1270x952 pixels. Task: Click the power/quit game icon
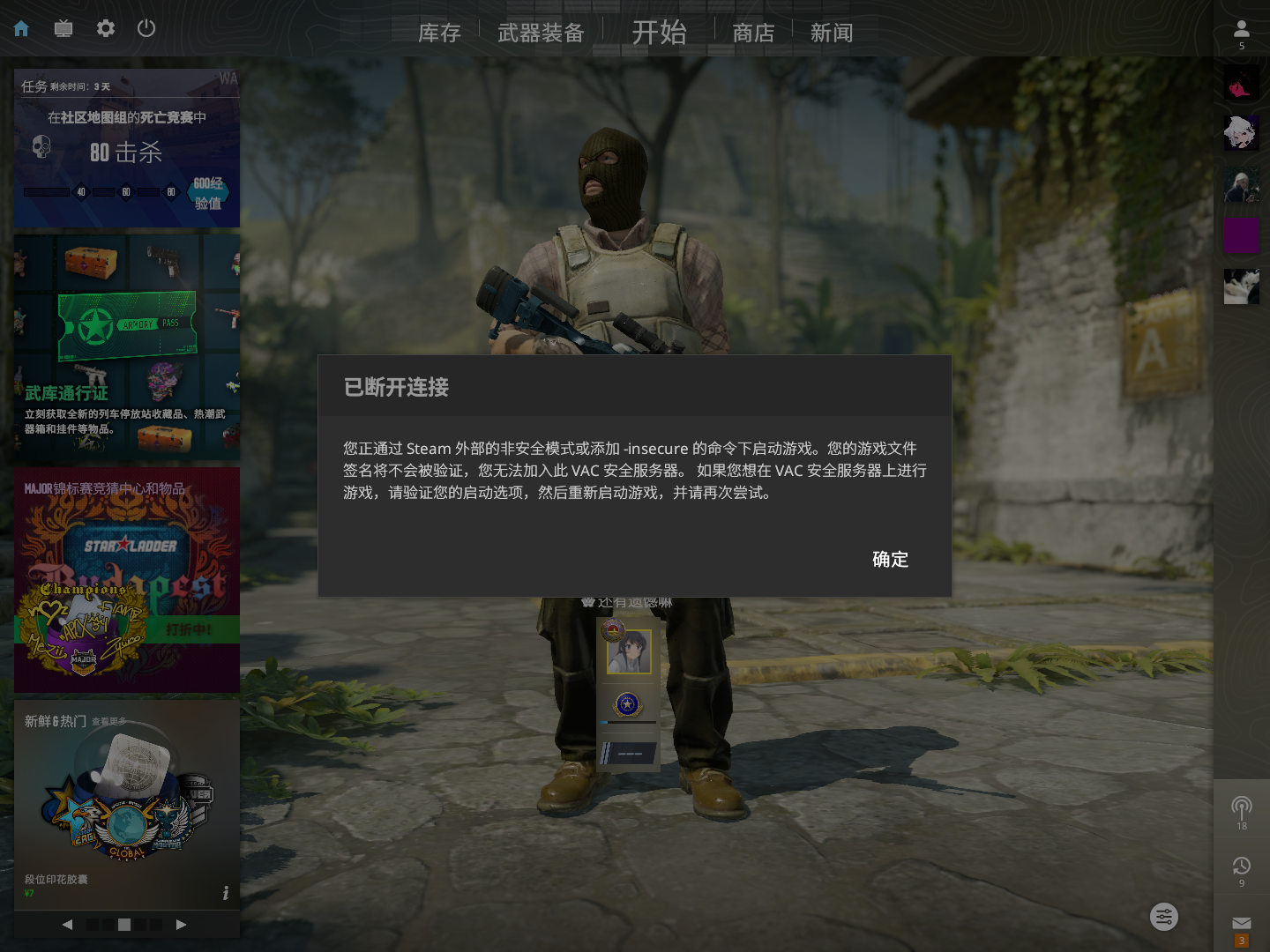point(146,28)
